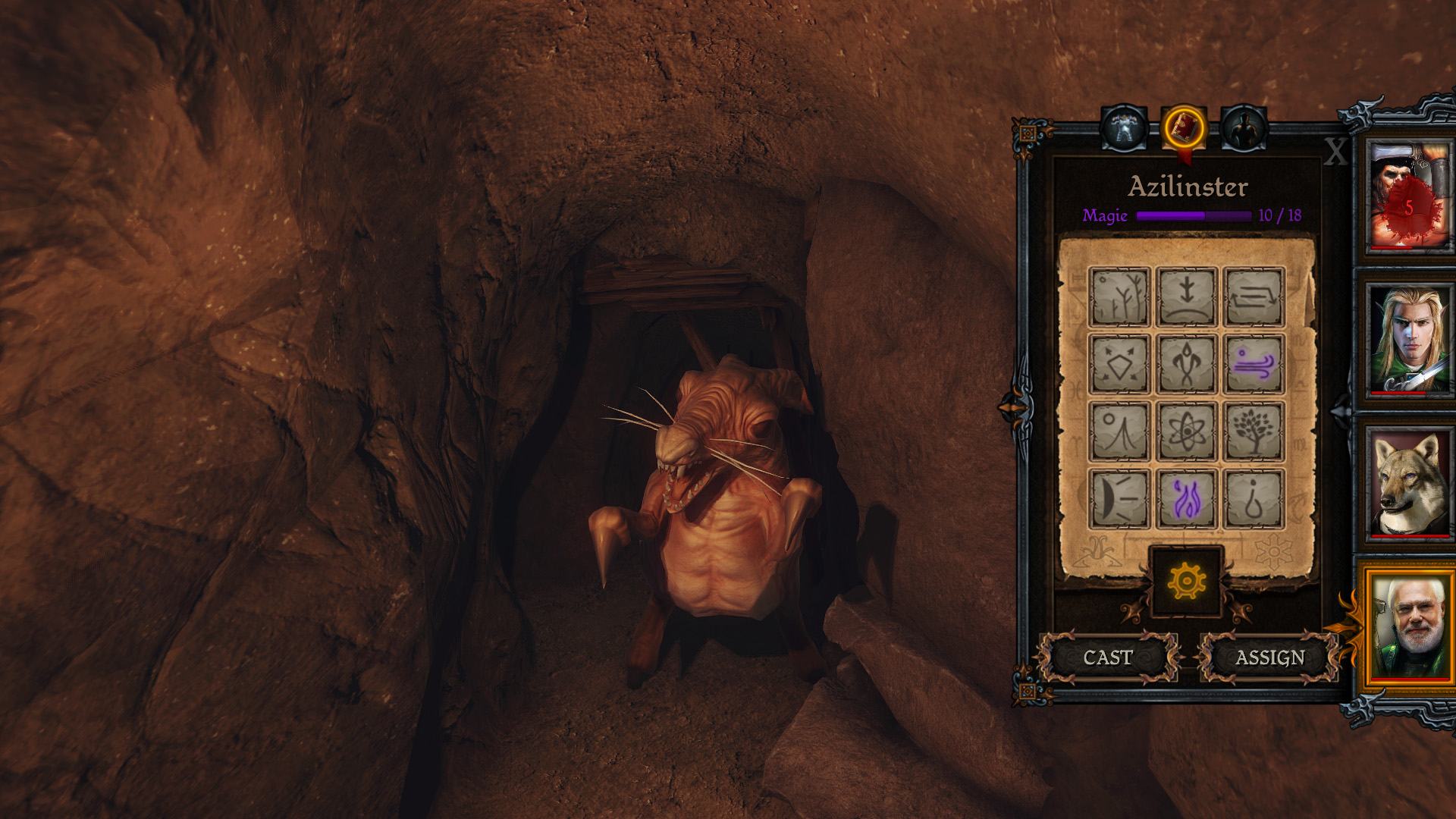Choose the atom symbol rune
The image size is (1456, 819).
pos(1187,431)
